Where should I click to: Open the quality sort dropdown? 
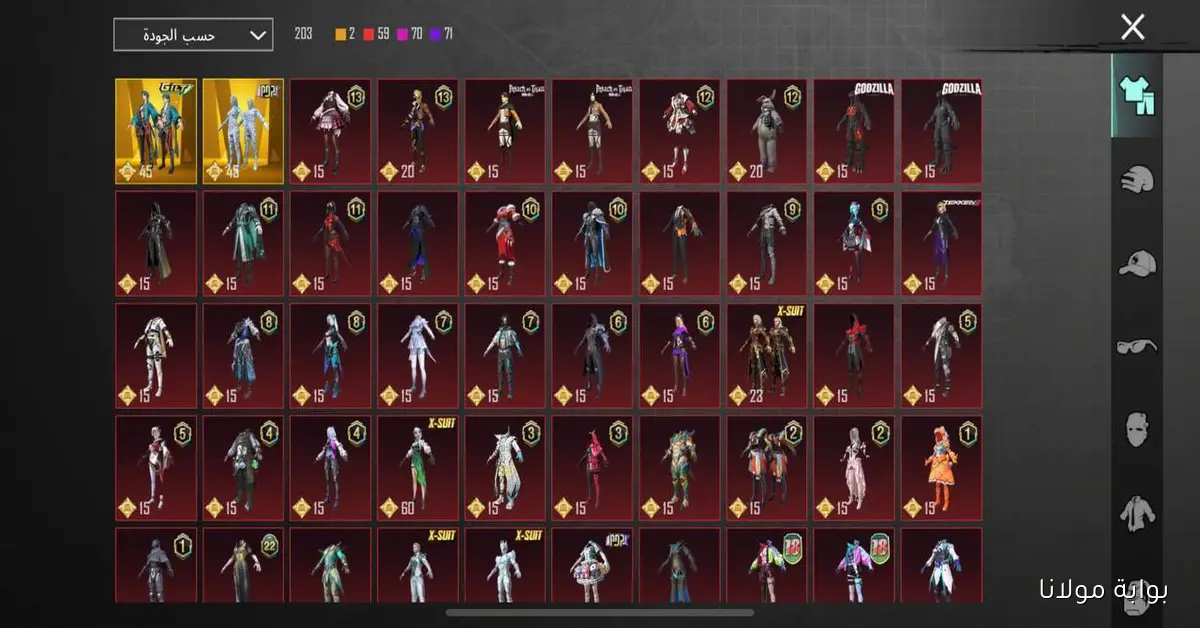point(193,35)
